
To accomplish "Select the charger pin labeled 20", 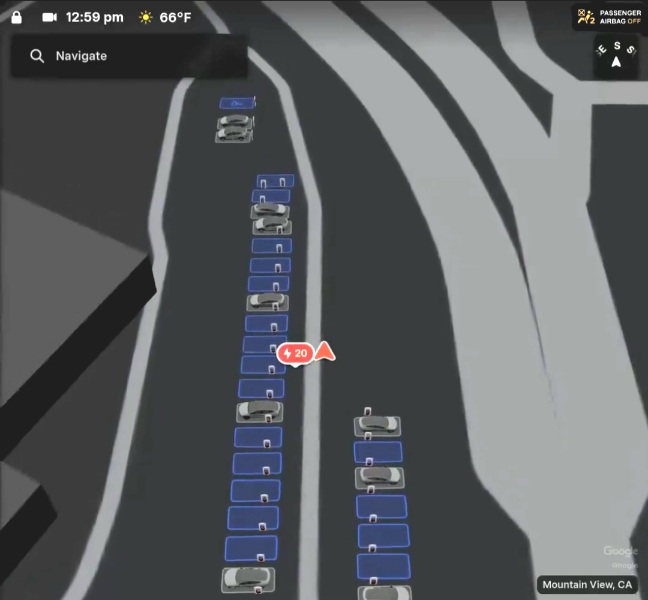I will click(x=295, y=353).
